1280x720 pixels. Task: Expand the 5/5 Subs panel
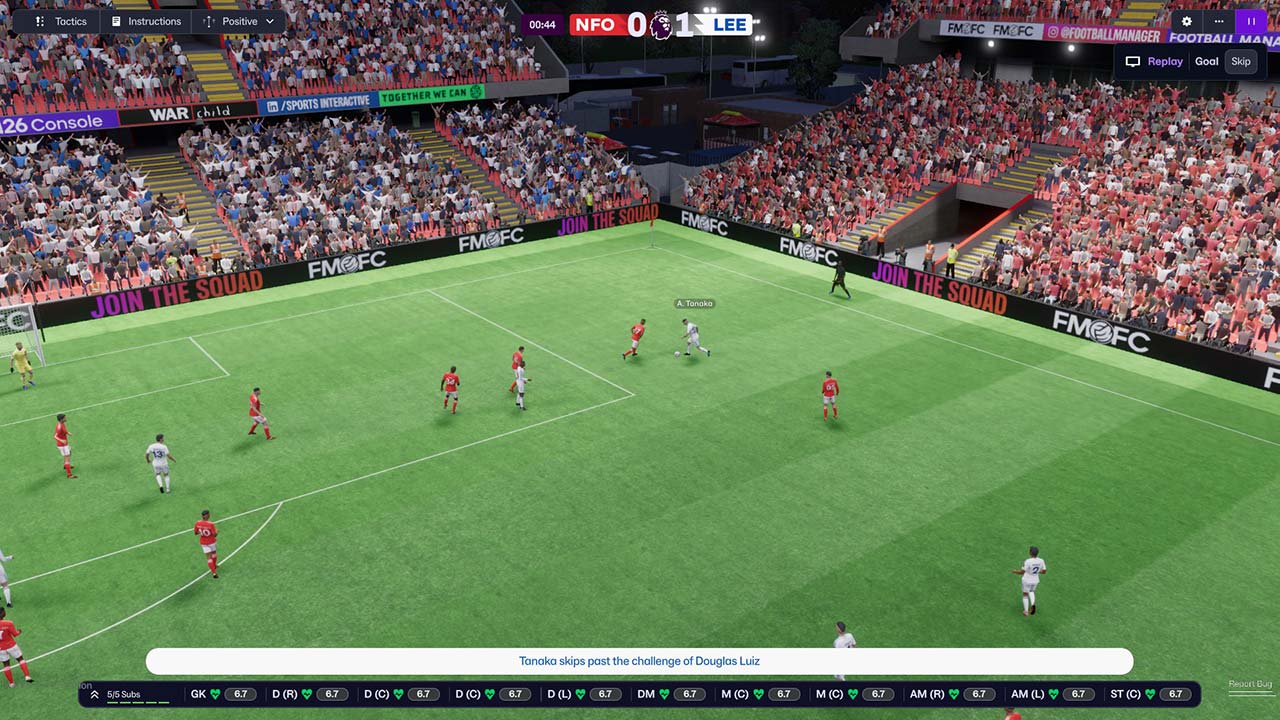pos(116,694)
